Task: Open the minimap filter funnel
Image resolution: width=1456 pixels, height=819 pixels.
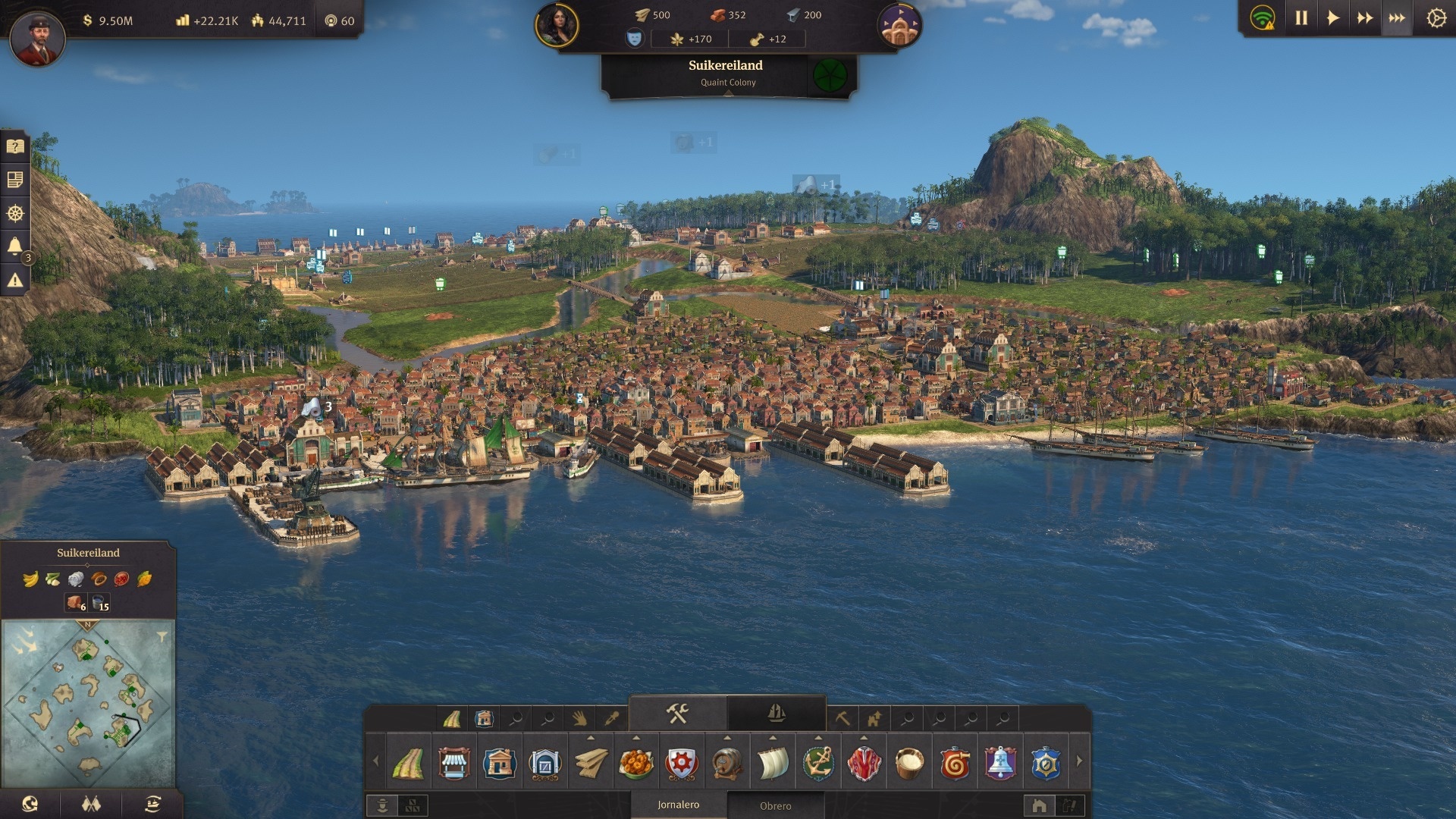Action: pyautogui.click(x=162, y=637)
